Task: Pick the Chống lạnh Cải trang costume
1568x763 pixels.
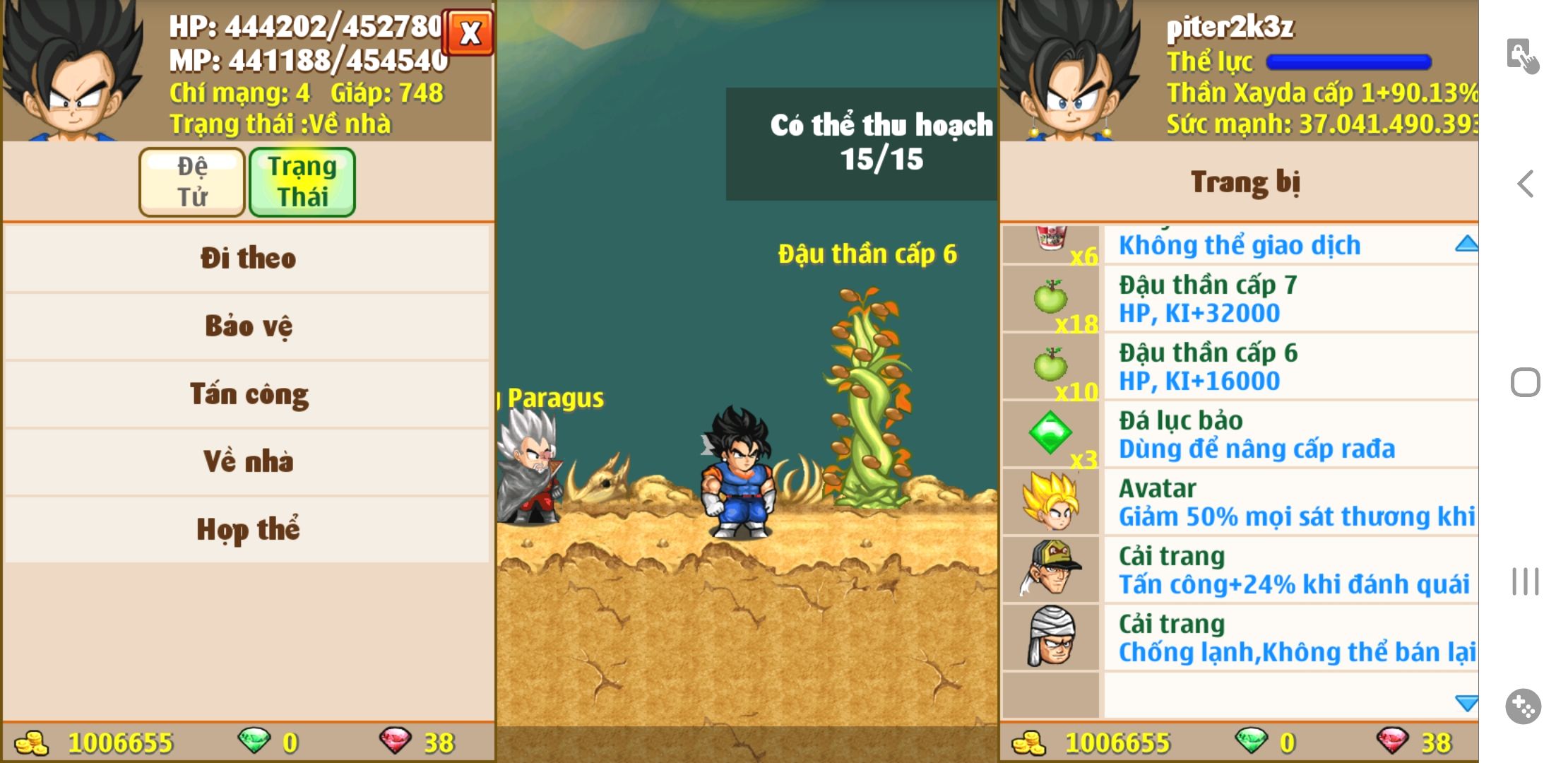Action: pyautogui.click(x=1240, y=637)
